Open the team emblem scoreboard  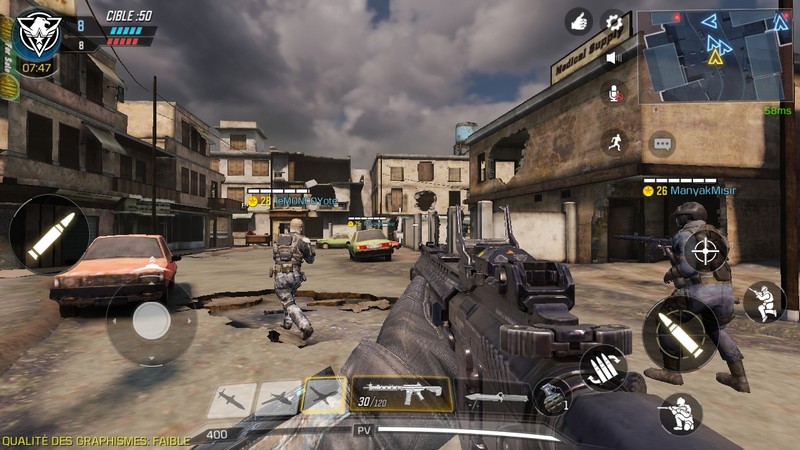pyautogui.click(x=40, y=31)
